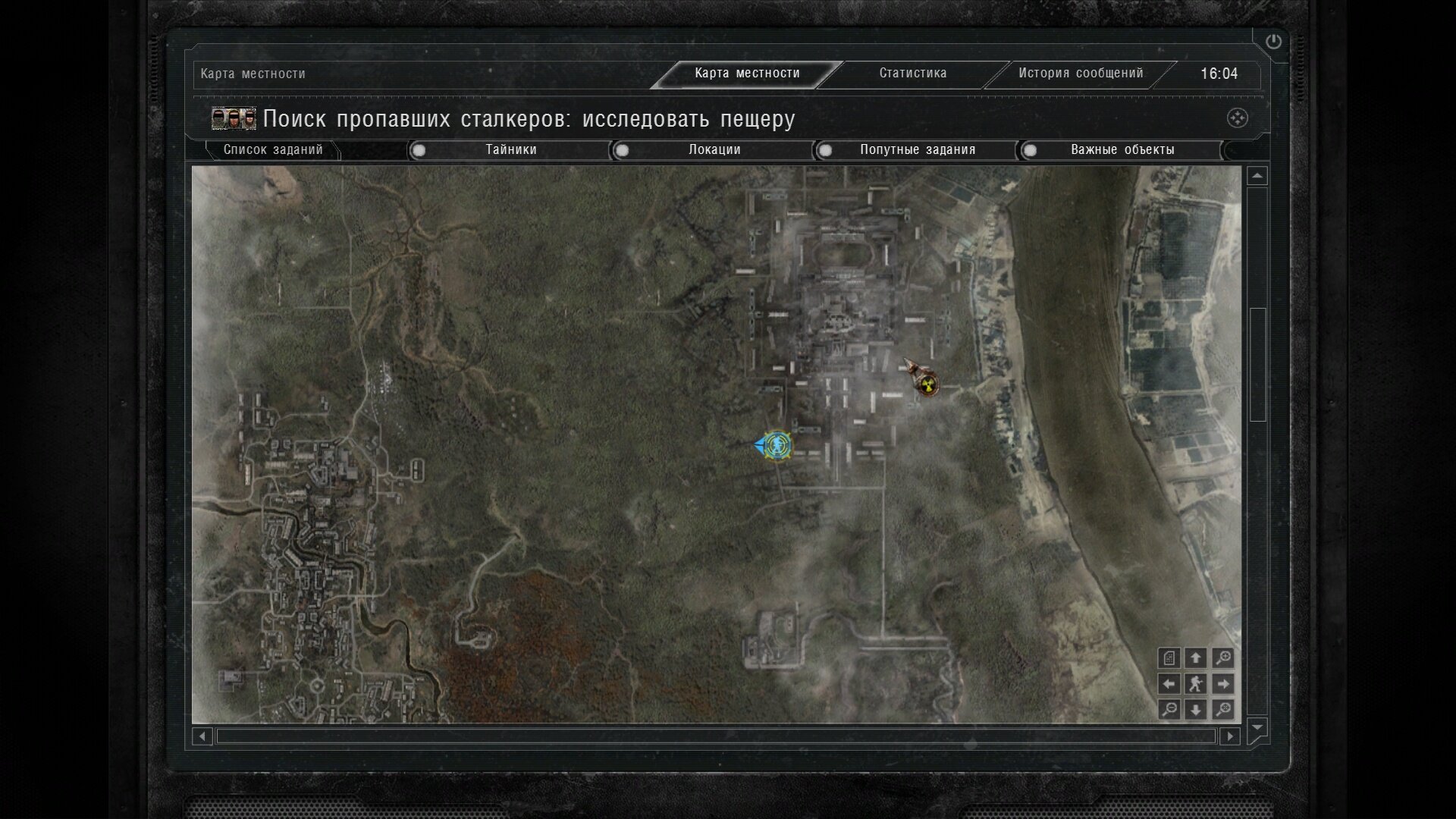Click the map legend document button

[x=1169, y=658]
